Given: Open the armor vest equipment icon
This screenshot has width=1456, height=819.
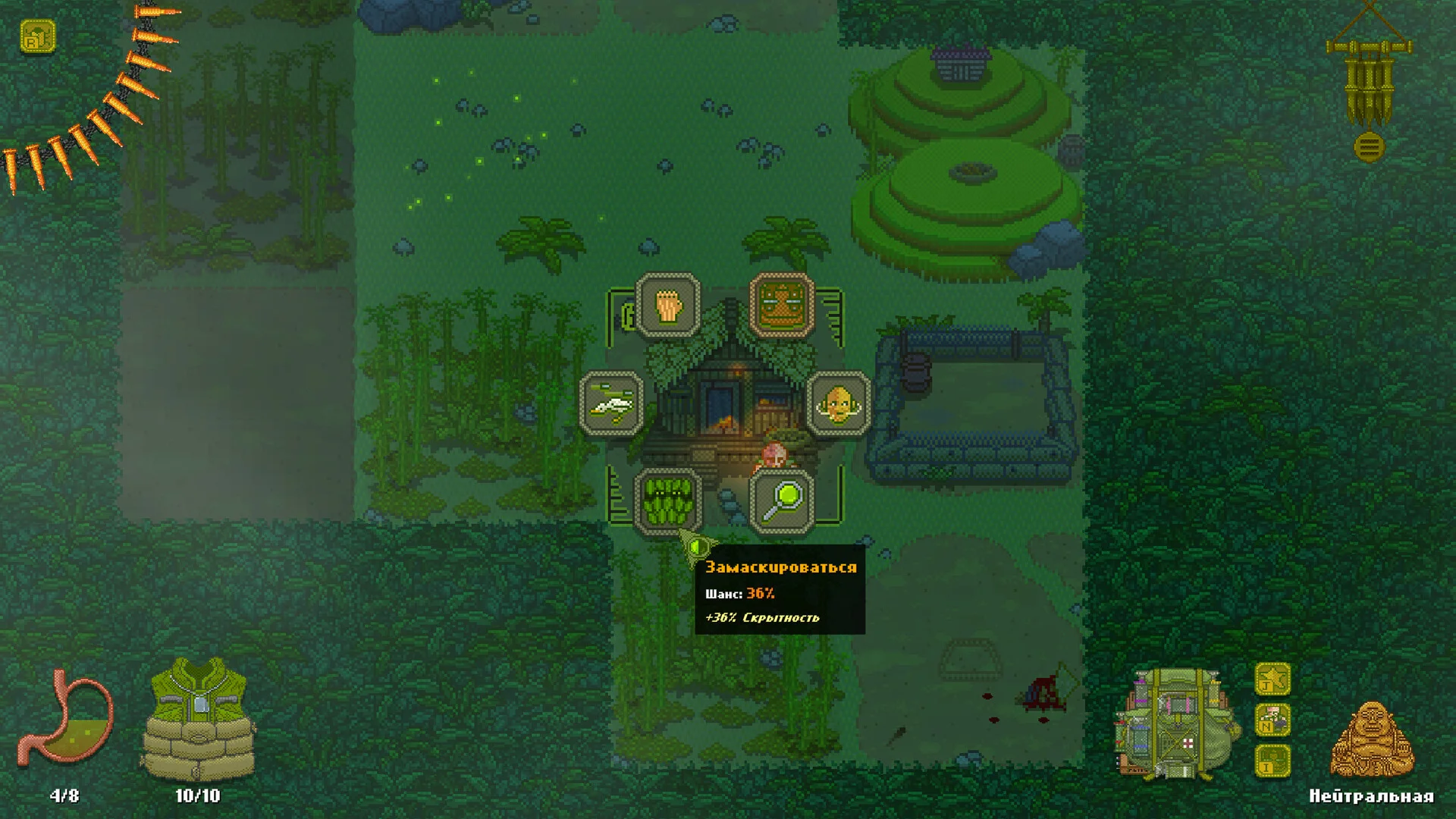Looking at the screenshot, I should click(x=199, y=719).
